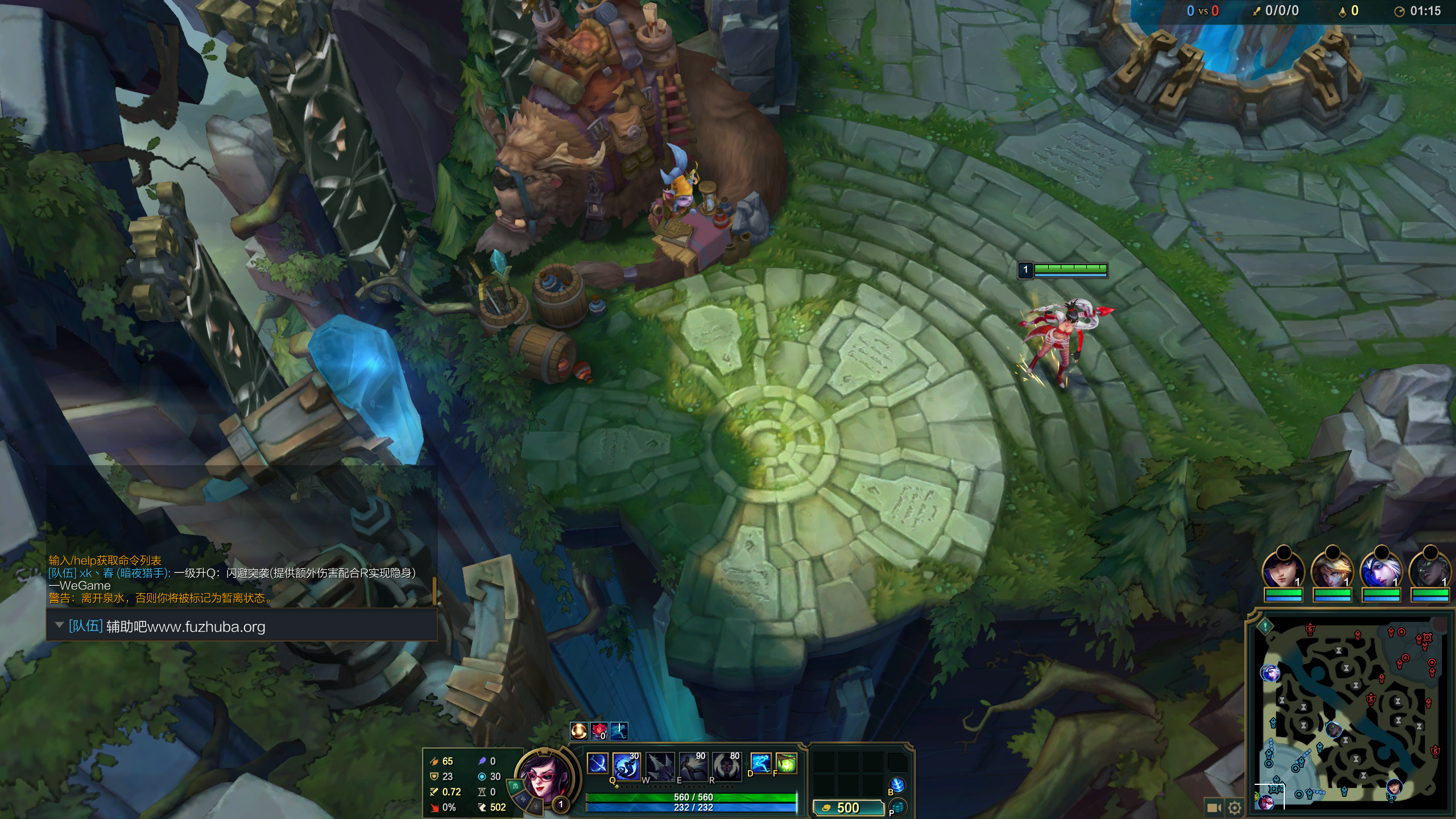Click the minimap ping alert button
Viewport: 1456px width, 819px height.
(1265, 626)
